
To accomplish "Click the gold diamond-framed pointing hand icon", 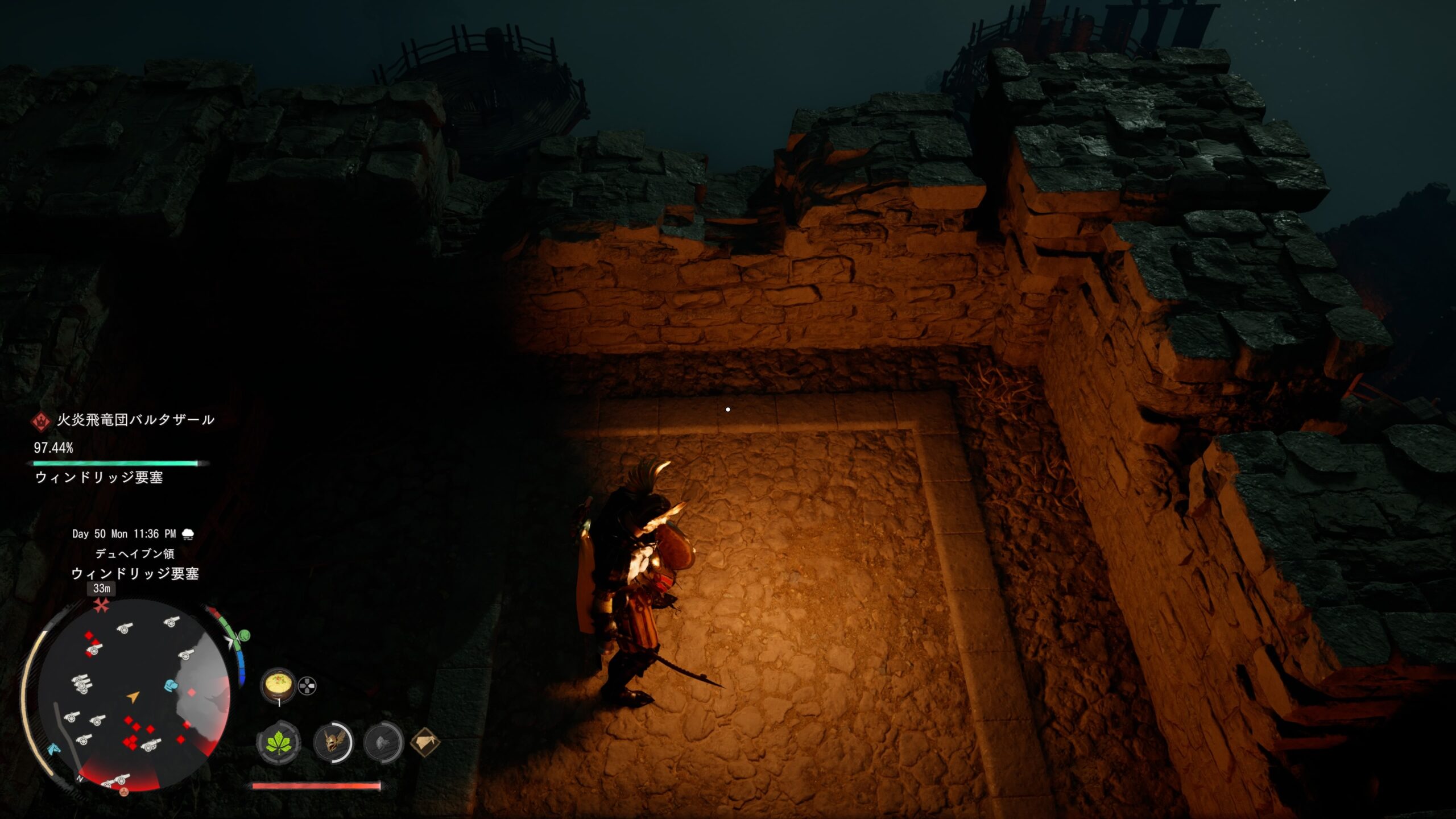I will [x=425, y=742].
